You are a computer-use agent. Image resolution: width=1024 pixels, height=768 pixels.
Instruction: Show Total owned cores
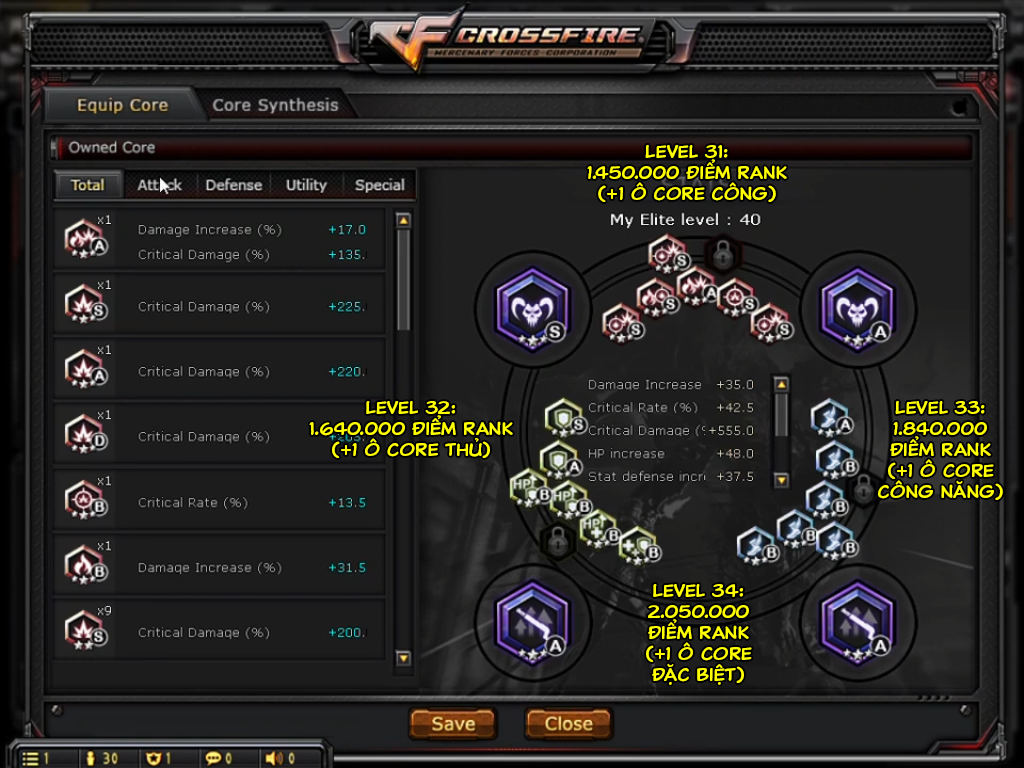(x=88, y=185)
